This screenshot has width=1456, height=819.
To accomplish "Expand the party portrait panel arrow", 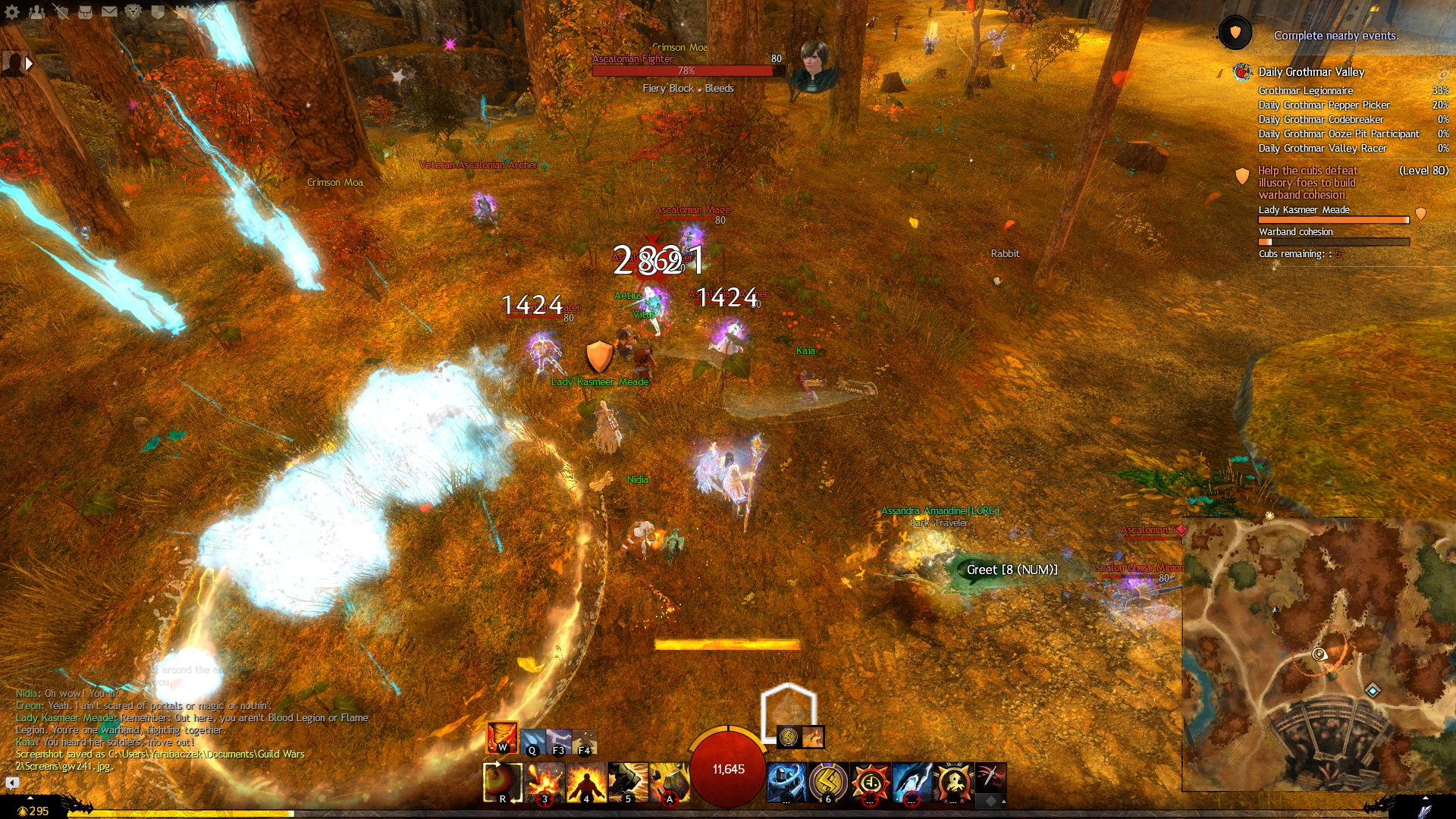I will 29,64.
